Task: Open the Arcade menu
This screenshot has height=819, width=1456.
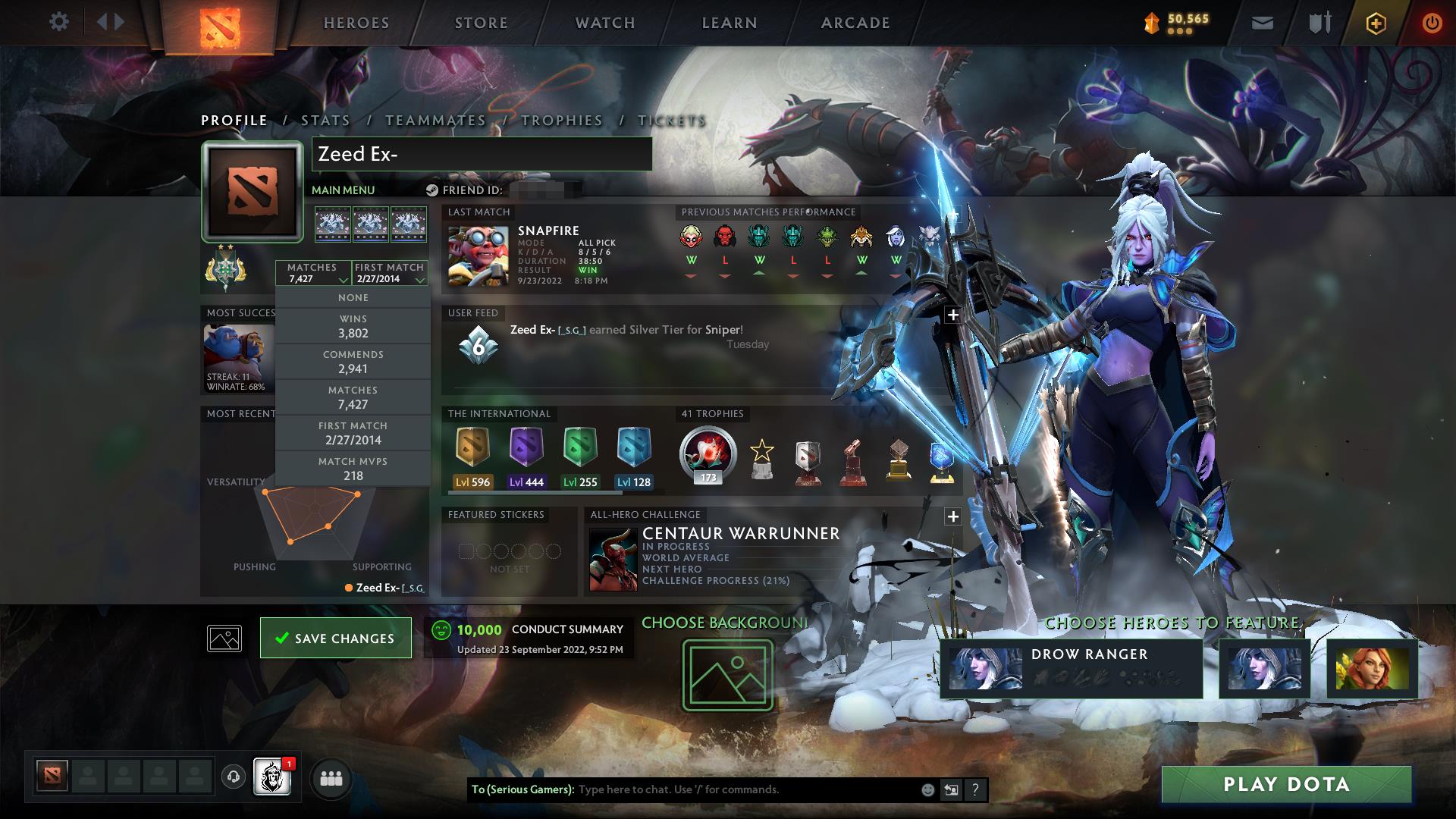Action: 855,22
